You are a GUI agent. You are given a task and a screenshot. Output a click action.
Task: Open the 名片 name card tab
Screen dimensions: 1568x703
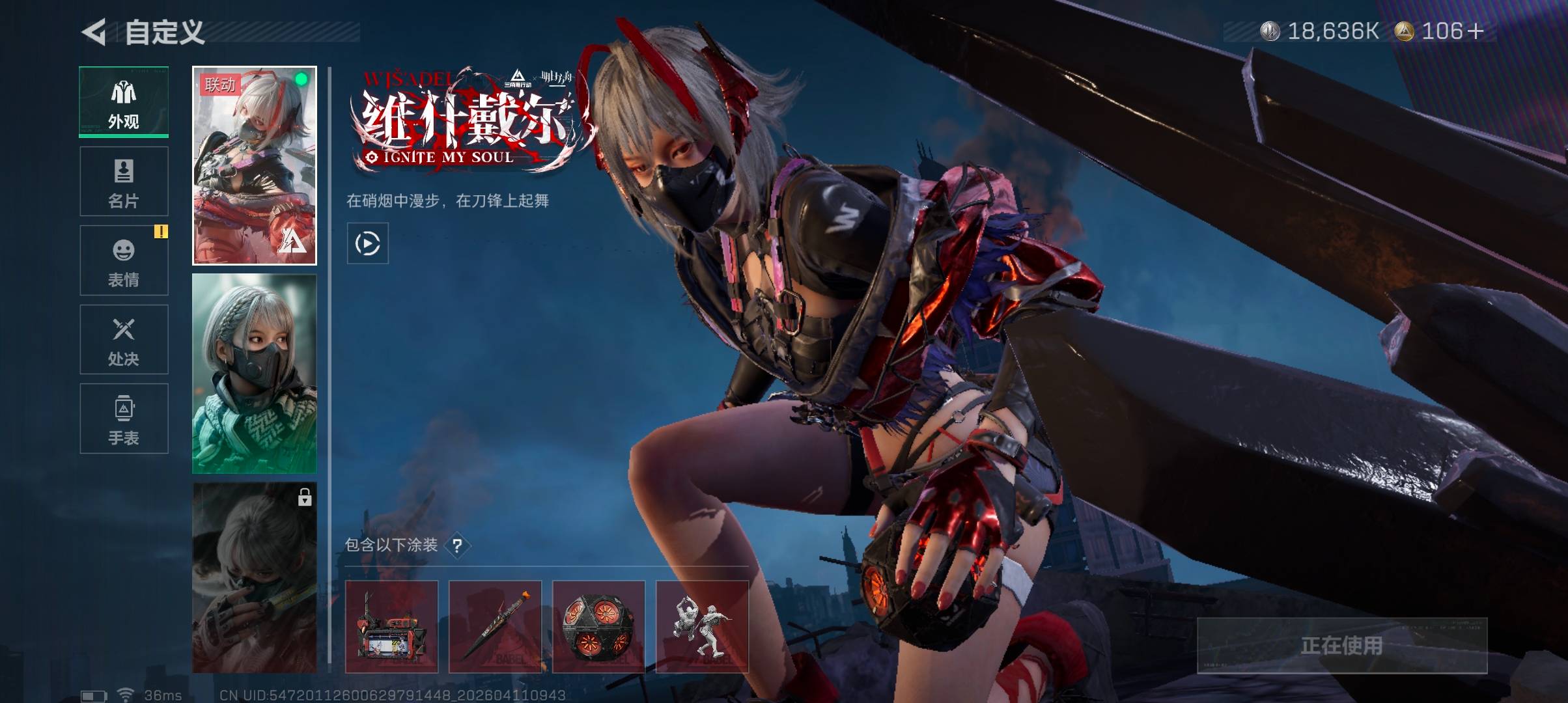[x=124, y=182]
